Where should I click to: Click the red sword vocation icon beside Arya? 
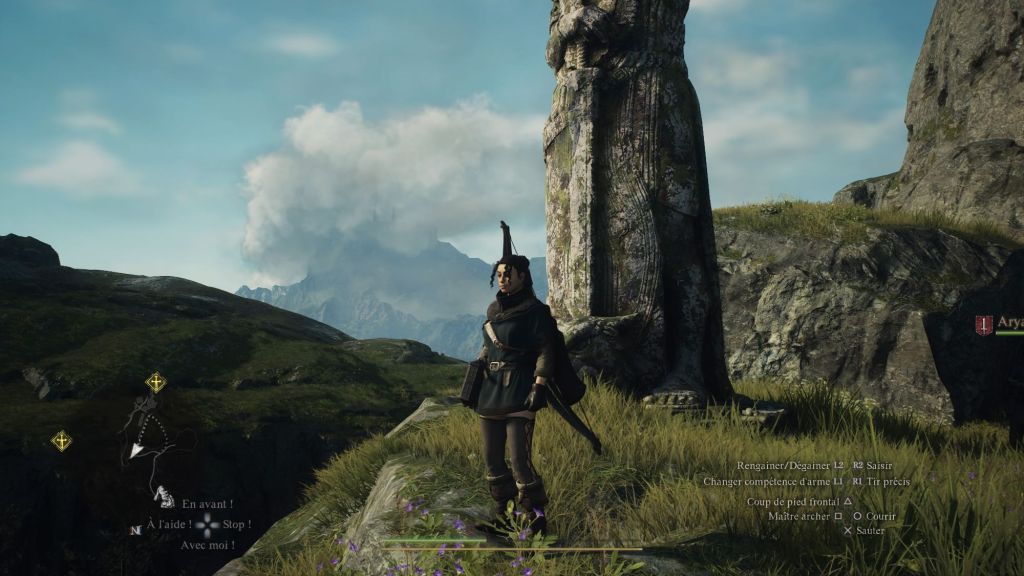(x=984, y=325)
